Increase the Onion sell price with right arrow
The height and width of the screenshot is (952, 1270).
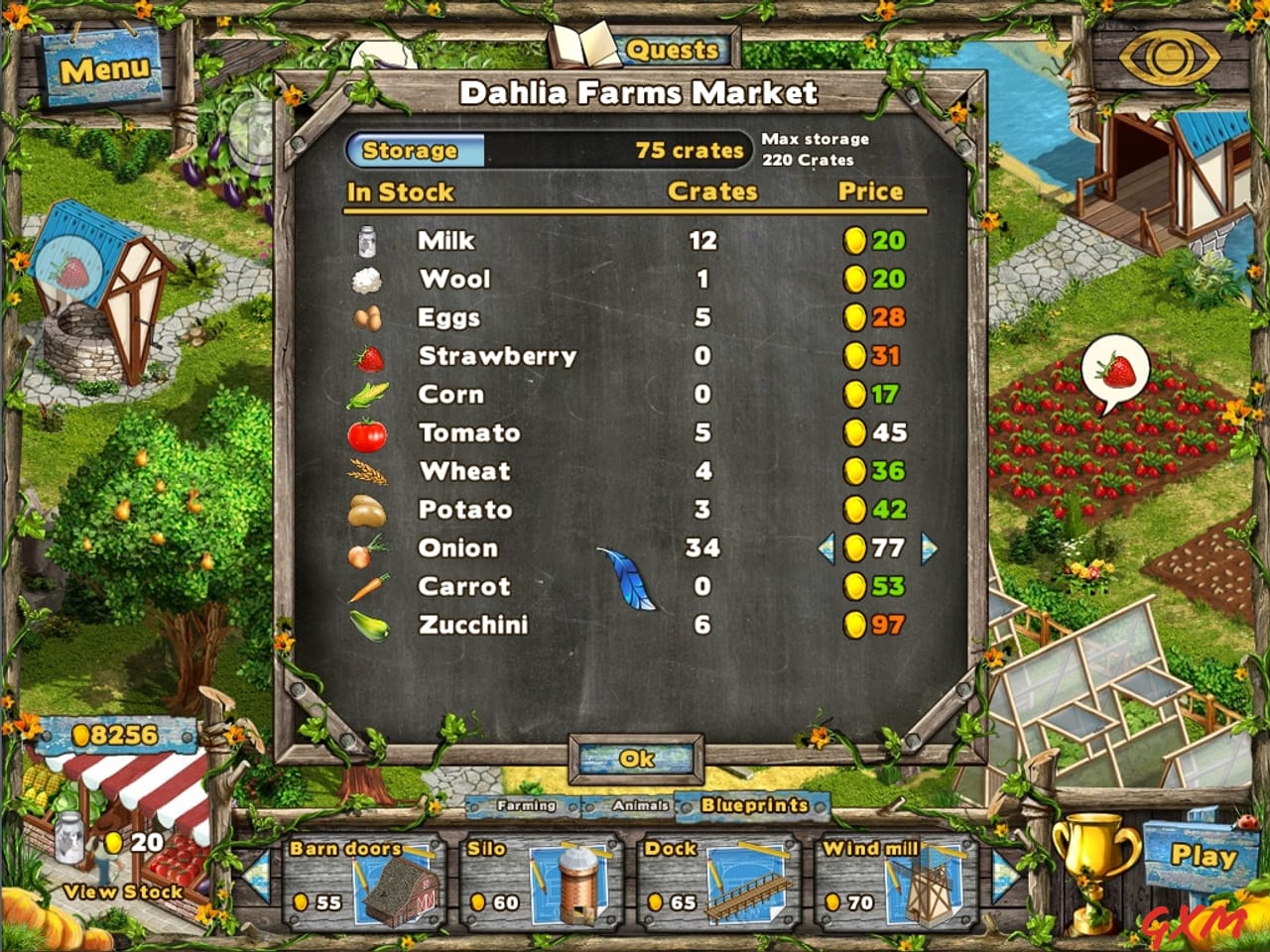click(928, 547)
